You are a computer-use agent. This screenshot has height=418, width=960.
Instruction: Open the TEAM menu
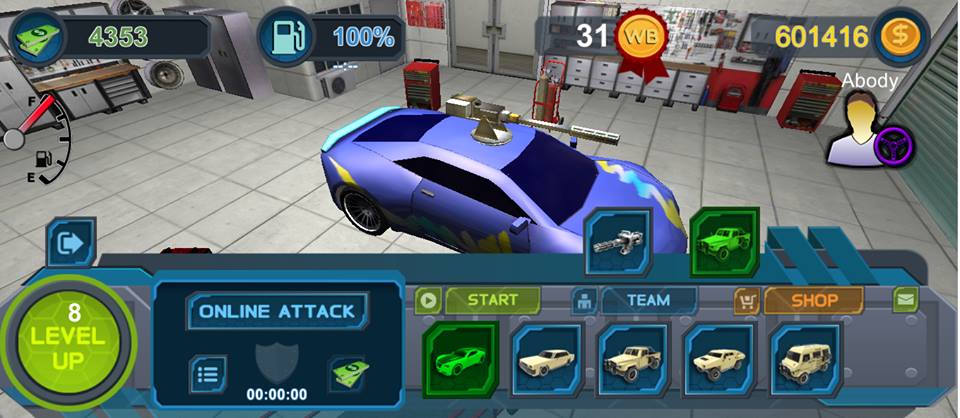click(x=648, y=299)
